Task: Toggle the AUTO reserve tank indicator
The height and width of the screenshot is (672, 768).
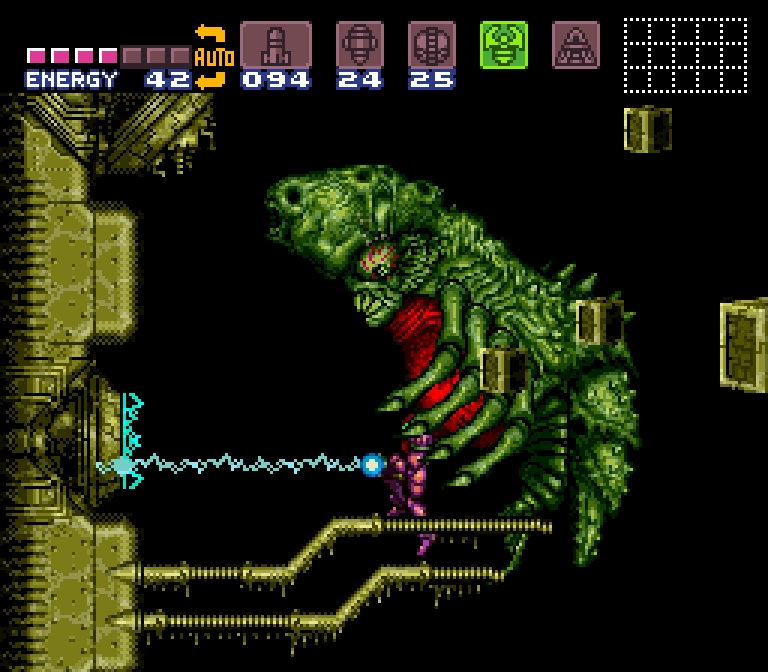Action: (211, 57)
